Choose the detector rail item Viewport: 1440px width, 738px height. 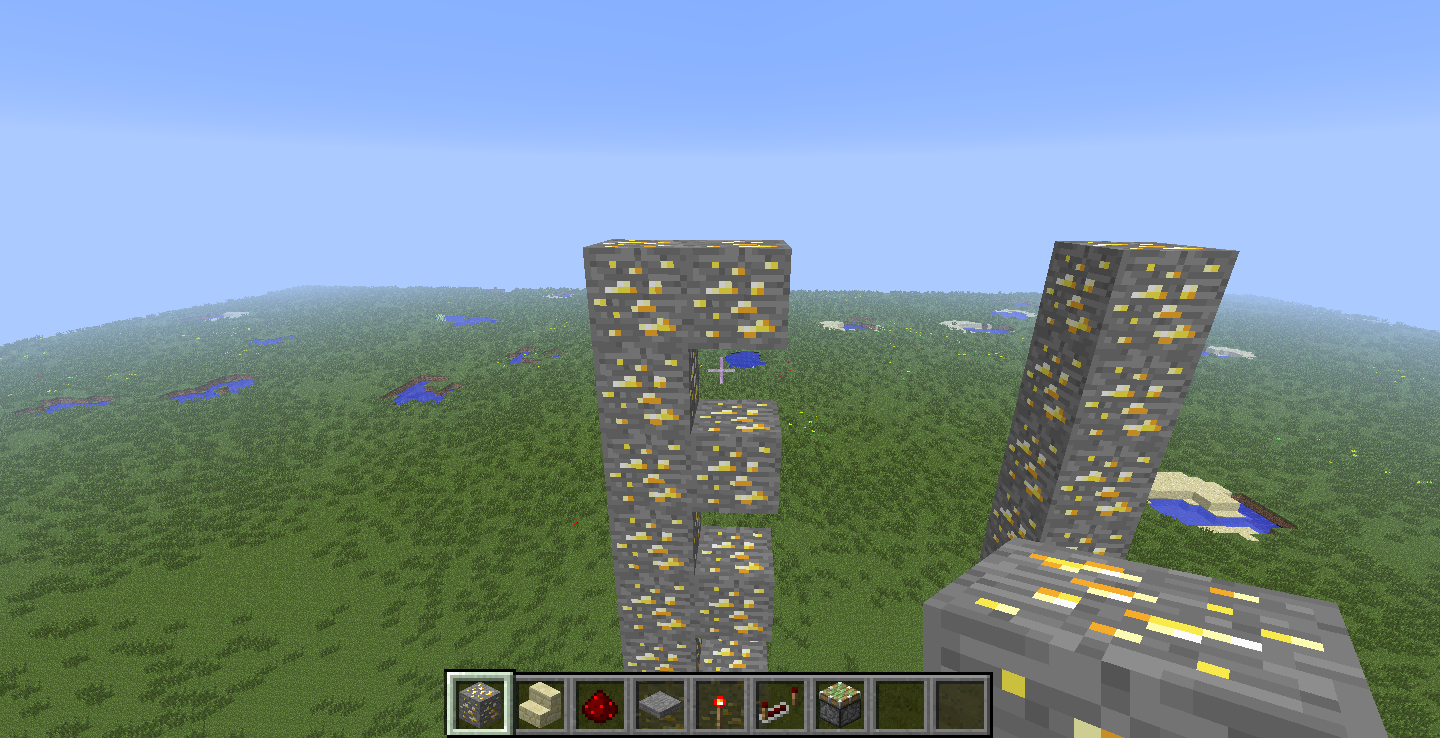(782, 705)
